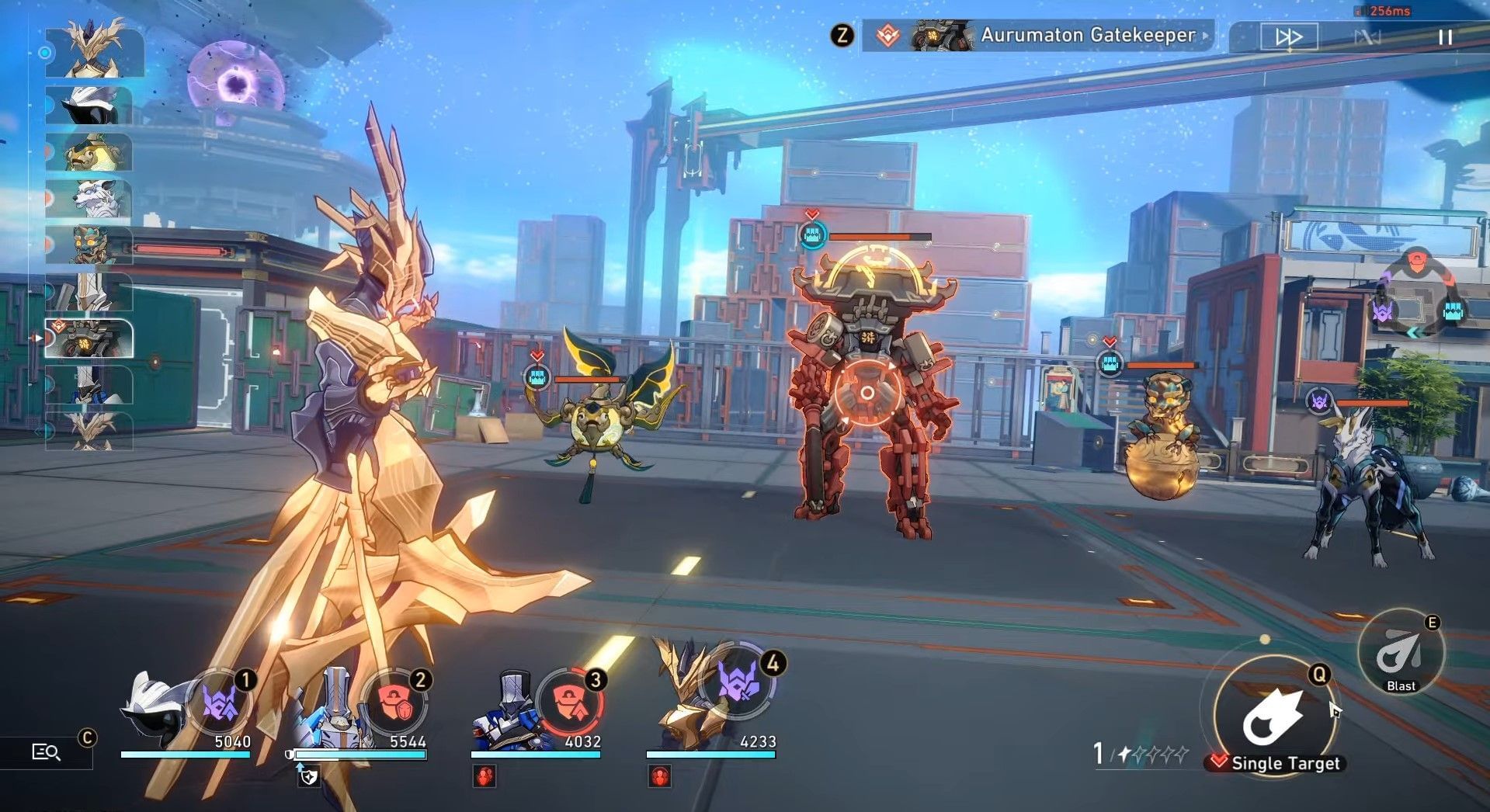This screenshot has width=1490, height=812.
Task: Target the golden lion on ball enemy
Action: click(x=1162, y=439)
